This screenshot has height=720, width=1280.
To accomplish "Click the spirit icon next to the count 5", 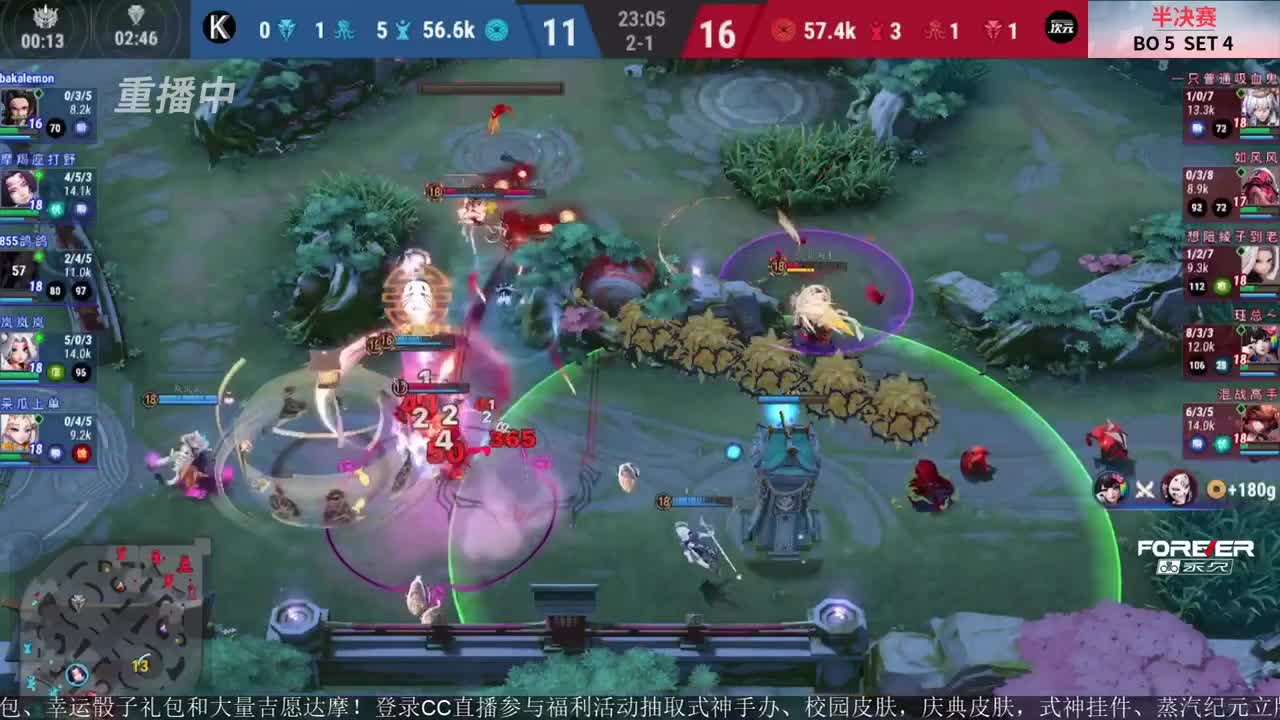I will click(x=403, y=31).
